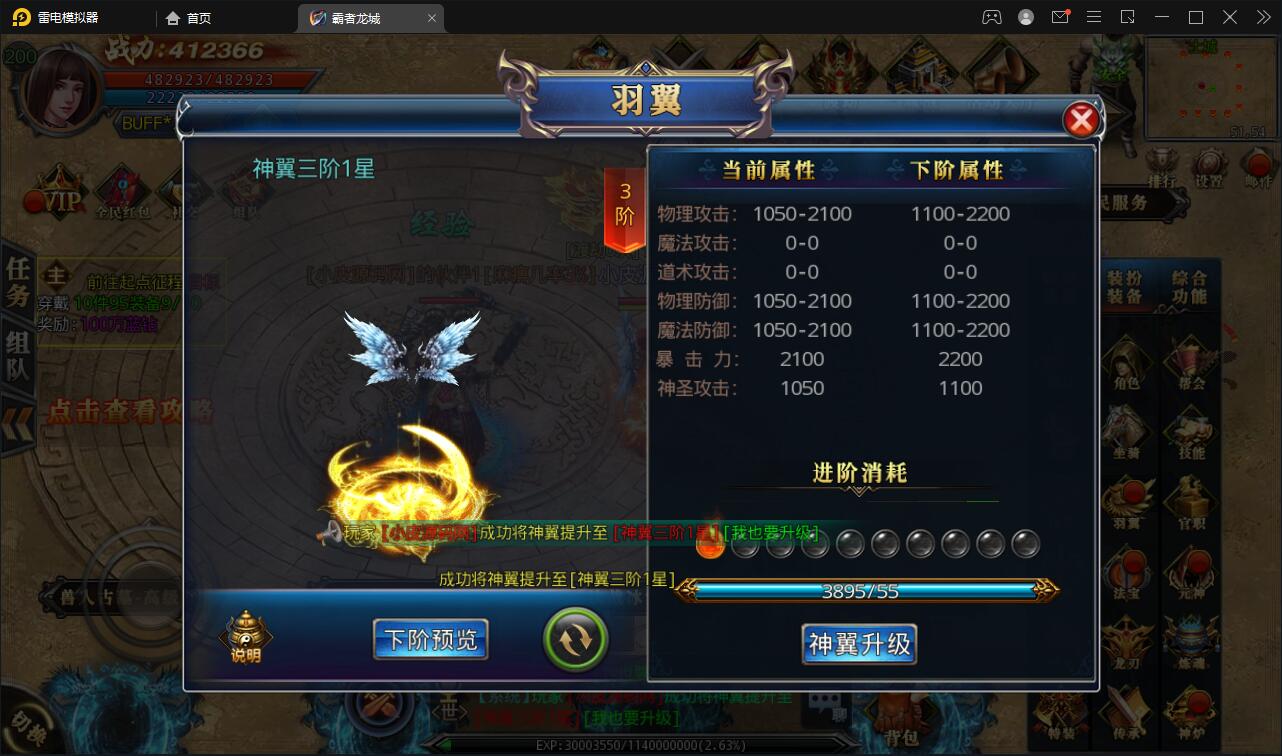1282x756 pixels.
Task: Click the 3895/55 progress bar
Action: click(858, 589)
